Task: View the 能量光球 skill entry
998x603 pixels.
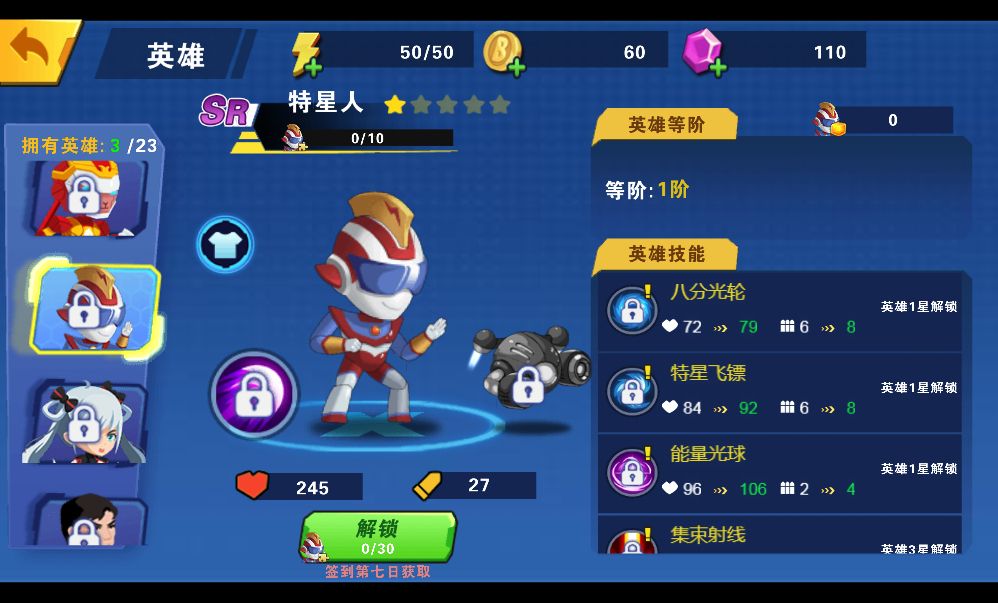Action: pos(780,472)
